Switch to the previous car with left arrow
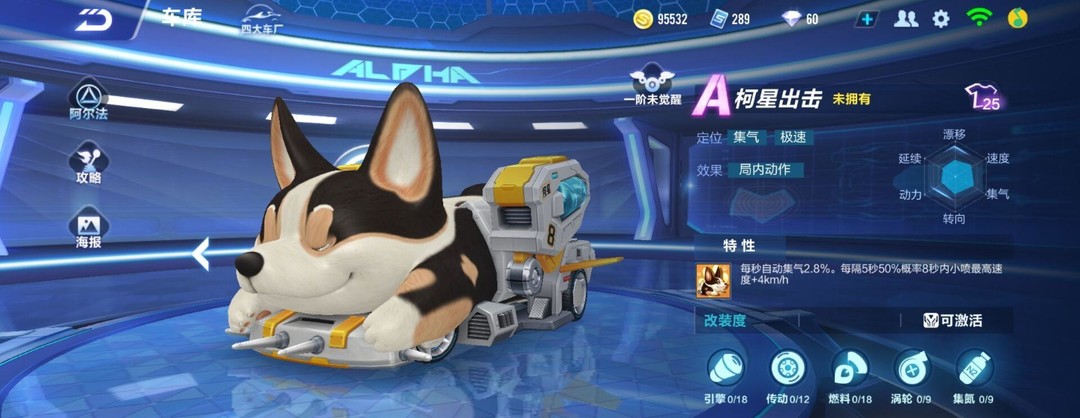The height and width of the screenshot is (418, 1080). pyautogui.click(x=201, y=254)
